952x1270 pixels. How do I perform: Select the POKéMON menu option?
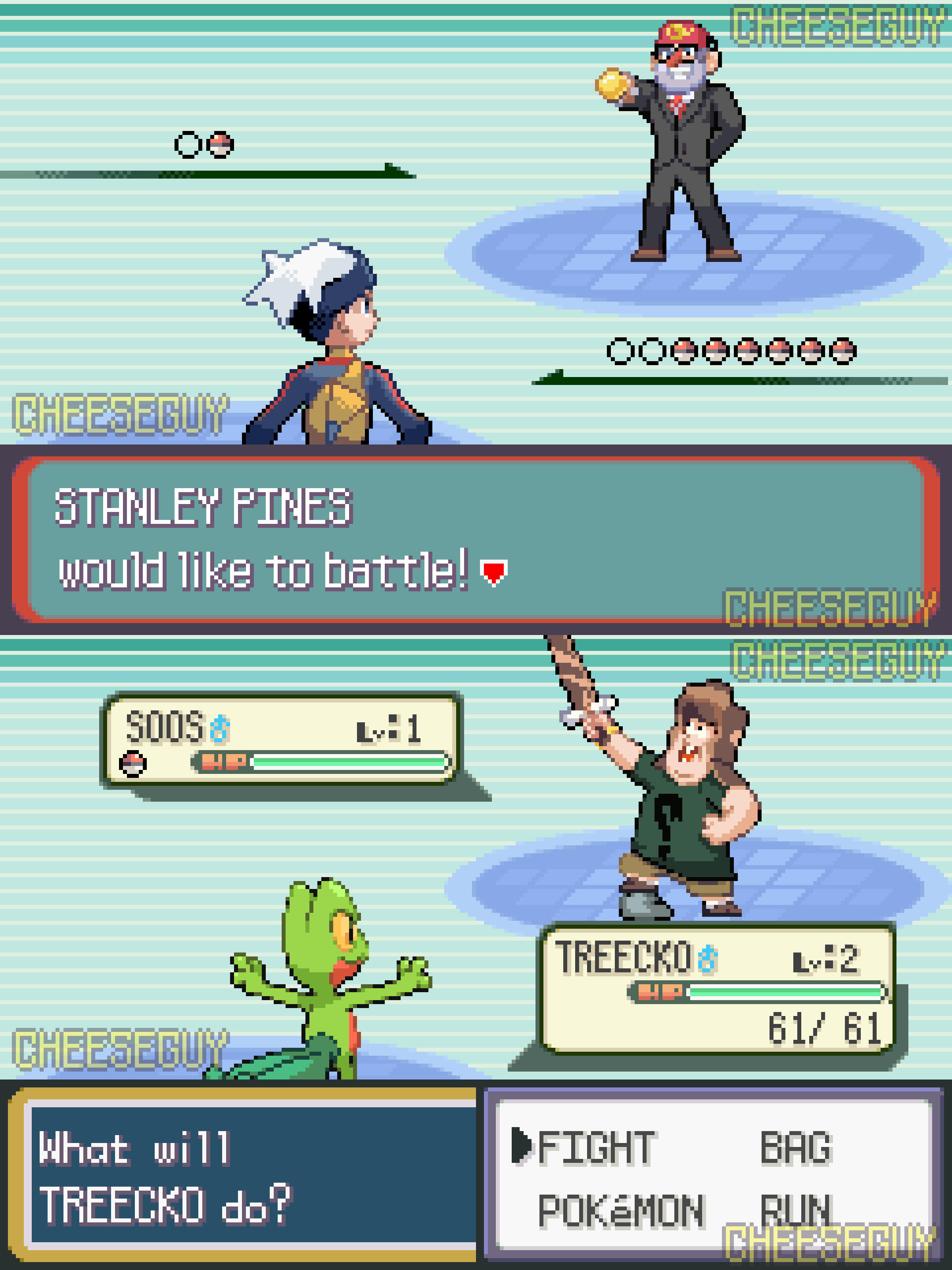tap(620, 1211)
